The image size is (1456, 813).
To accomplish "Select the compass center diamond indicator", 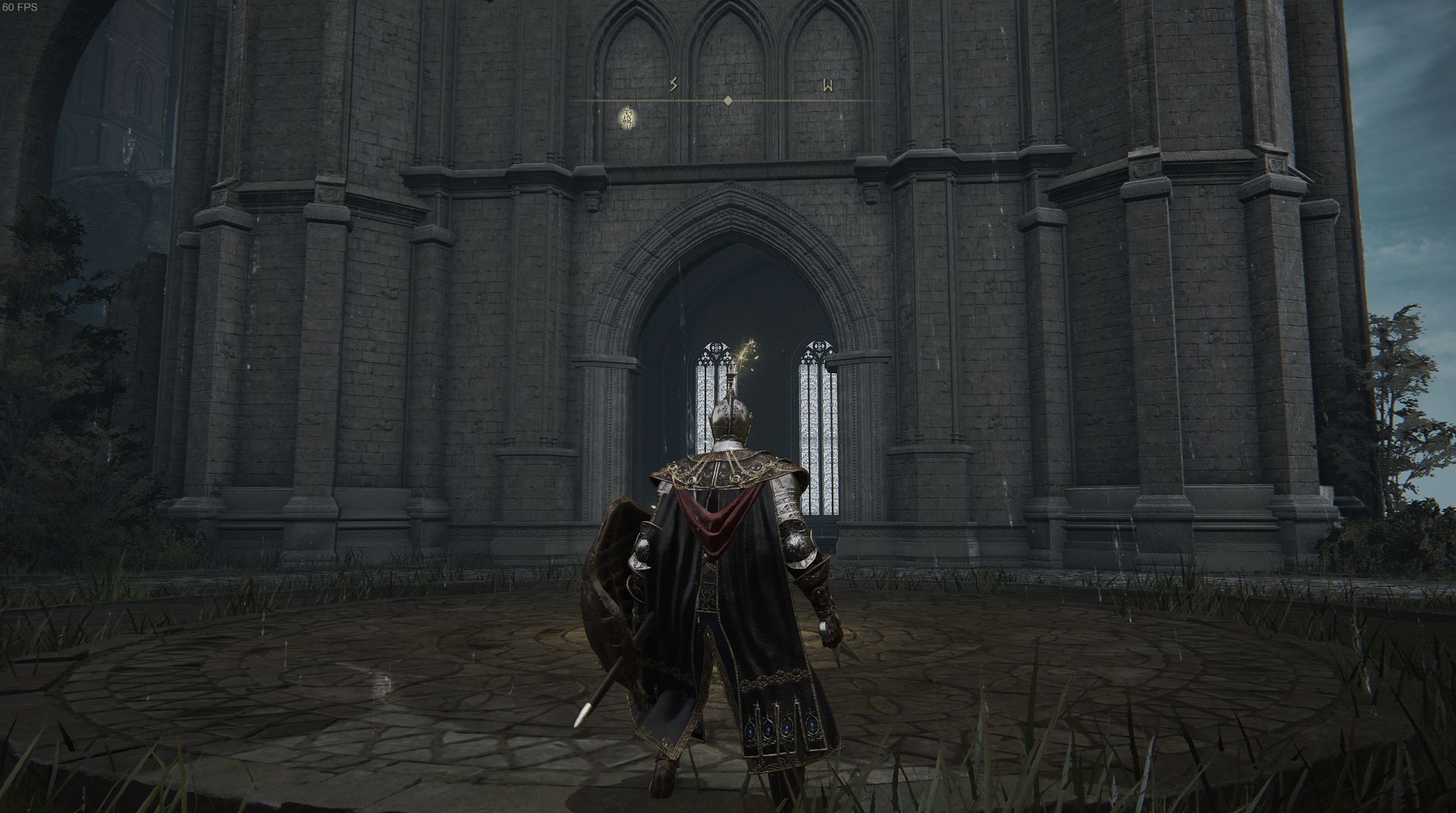I will coord(728,100).
